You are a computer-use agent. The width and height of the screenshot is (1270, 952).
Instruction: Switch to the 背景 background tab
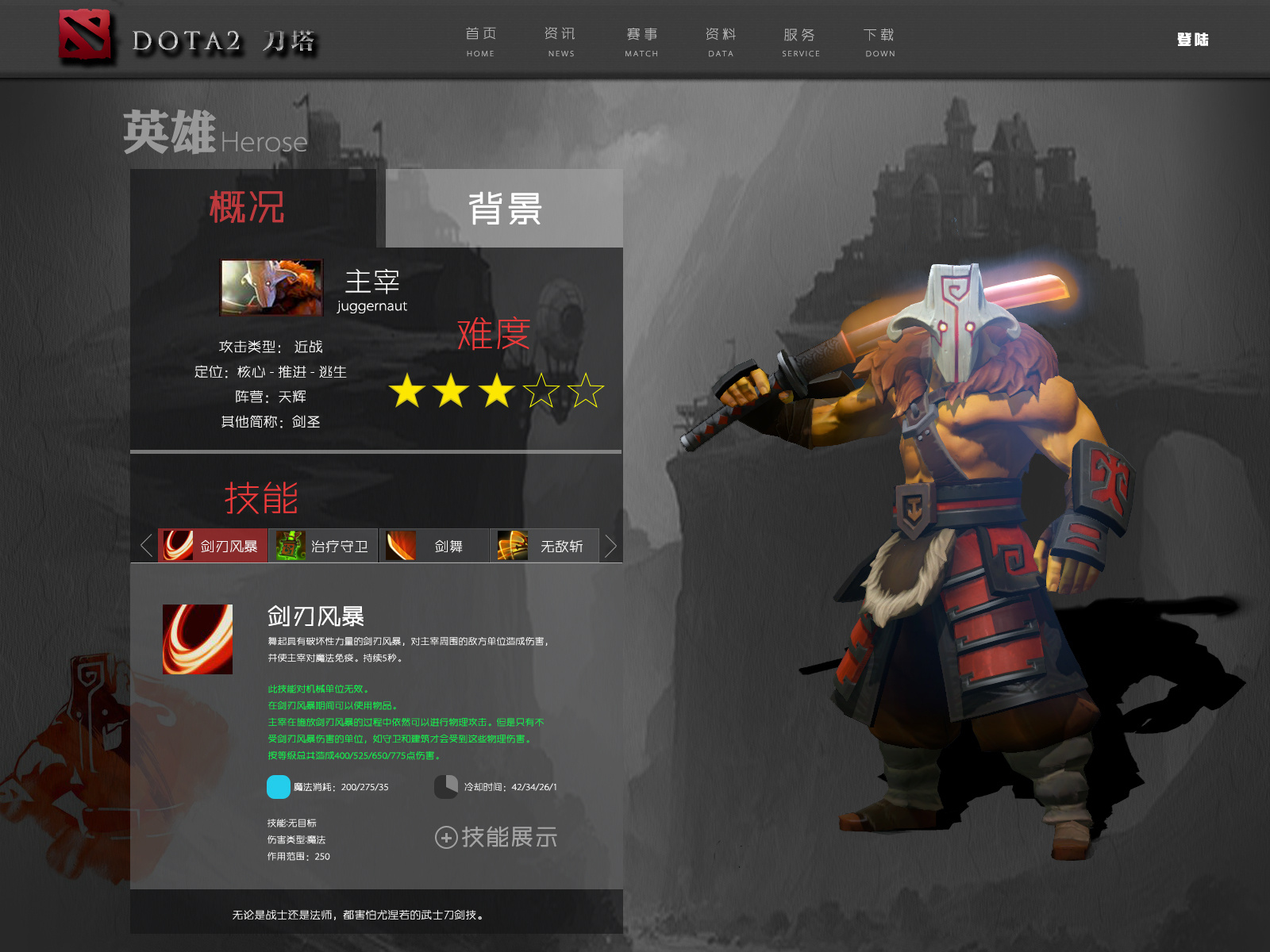coord(503,208)
